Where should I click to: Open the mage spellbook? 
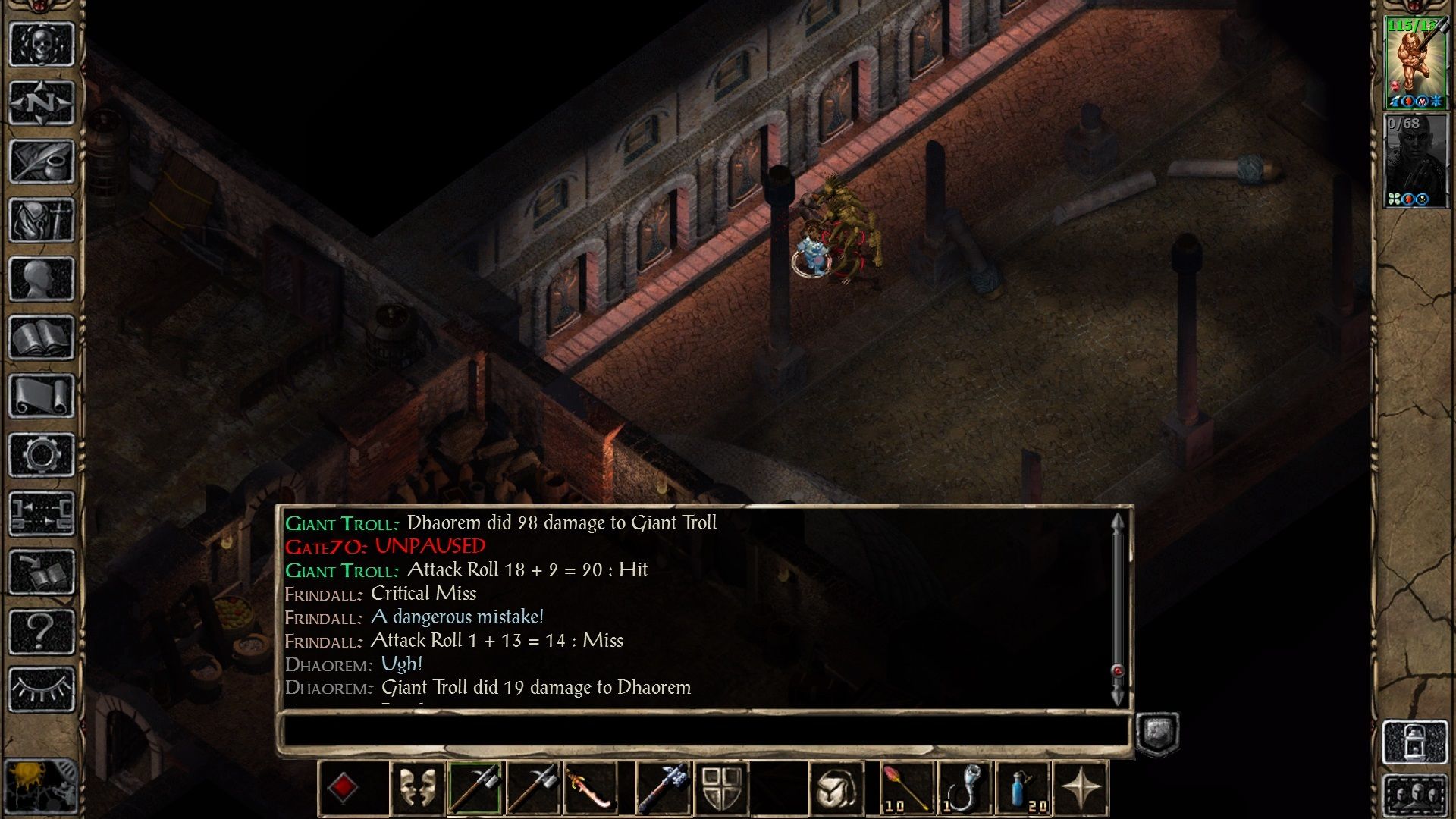pos(42,337)
